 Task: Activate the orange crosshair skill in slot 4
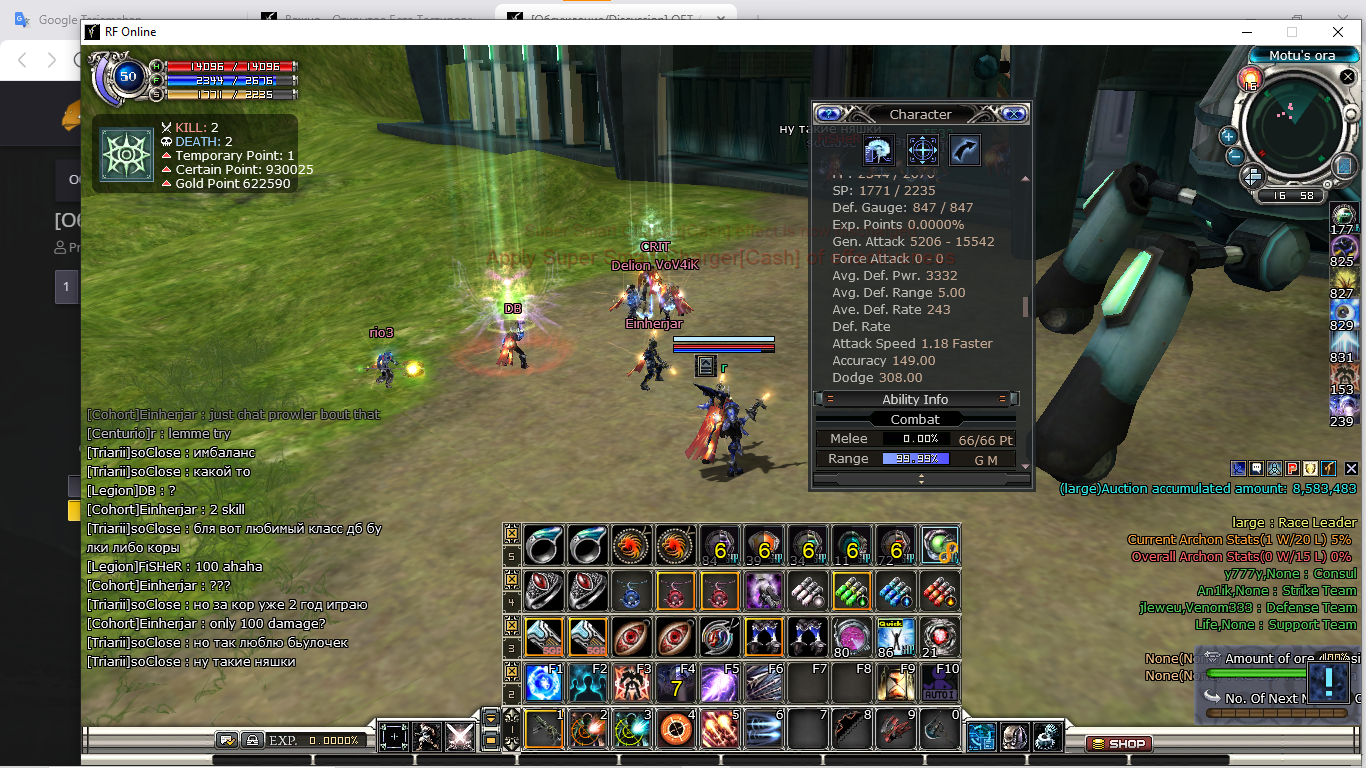[676, 729]
